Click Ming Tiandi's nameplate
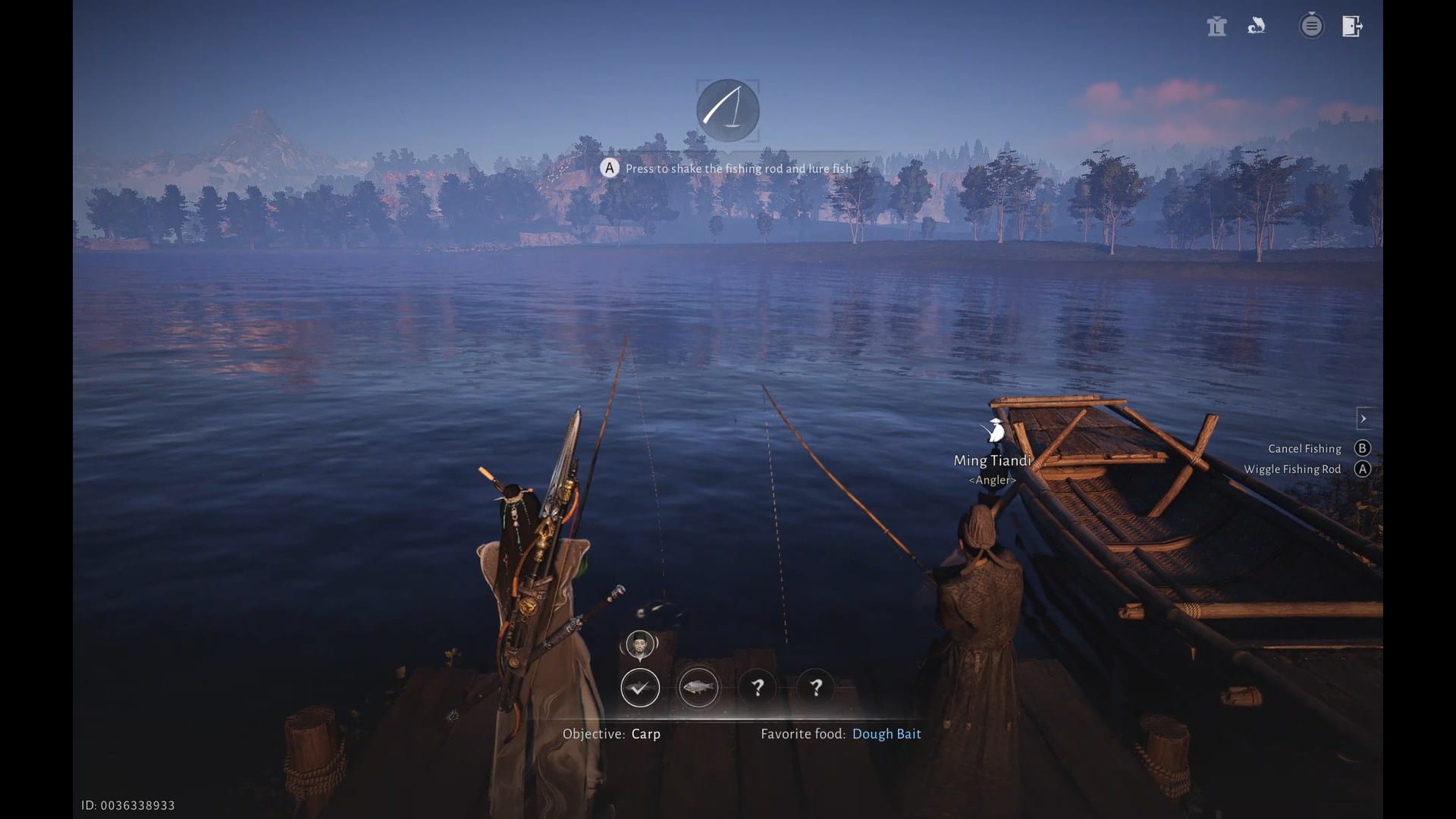Image resolution: width=1456 pixels, height=819 pixels. pyautogui.click(x=992, y=460)
